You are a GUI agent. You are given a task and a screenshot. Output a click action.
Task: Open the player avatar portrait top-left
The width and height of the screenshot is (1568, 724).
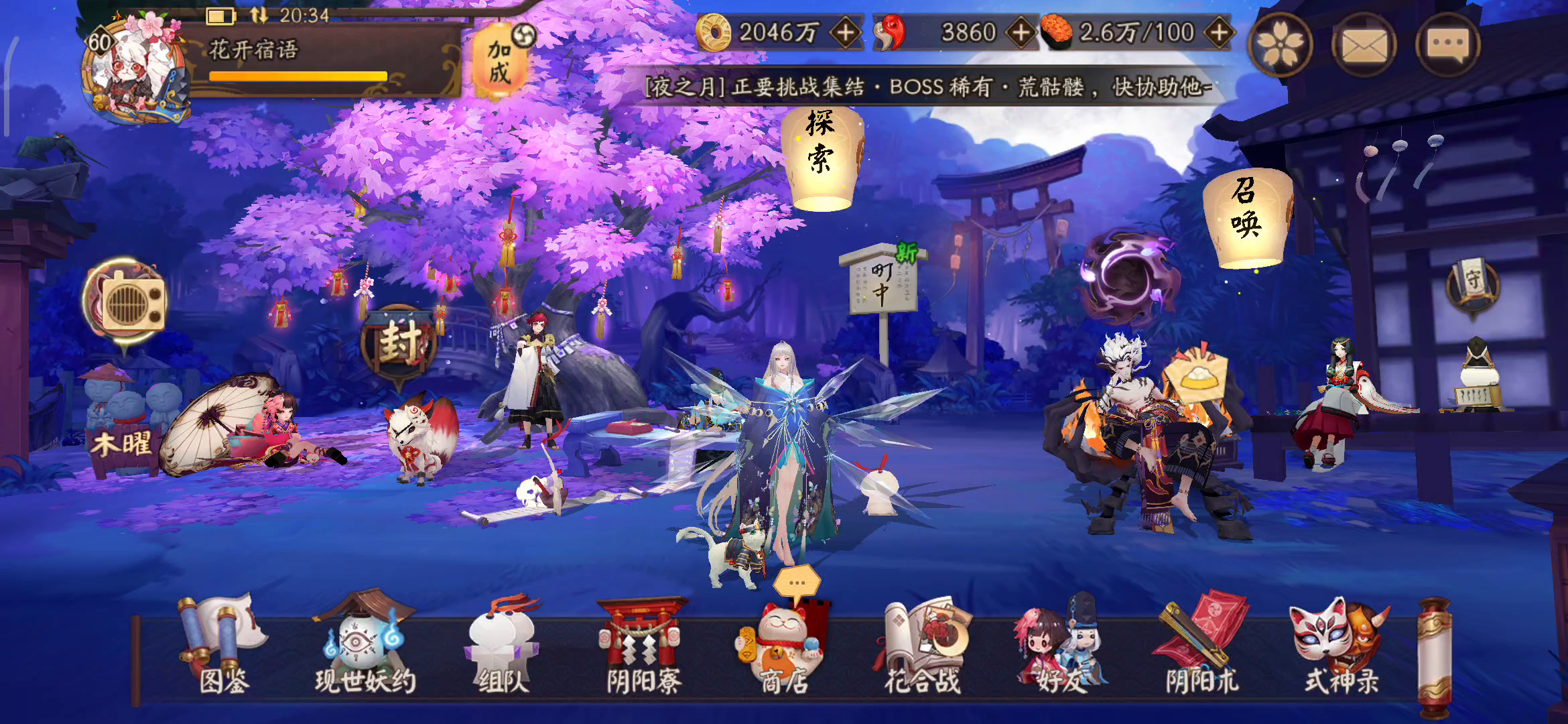(132, 64)
